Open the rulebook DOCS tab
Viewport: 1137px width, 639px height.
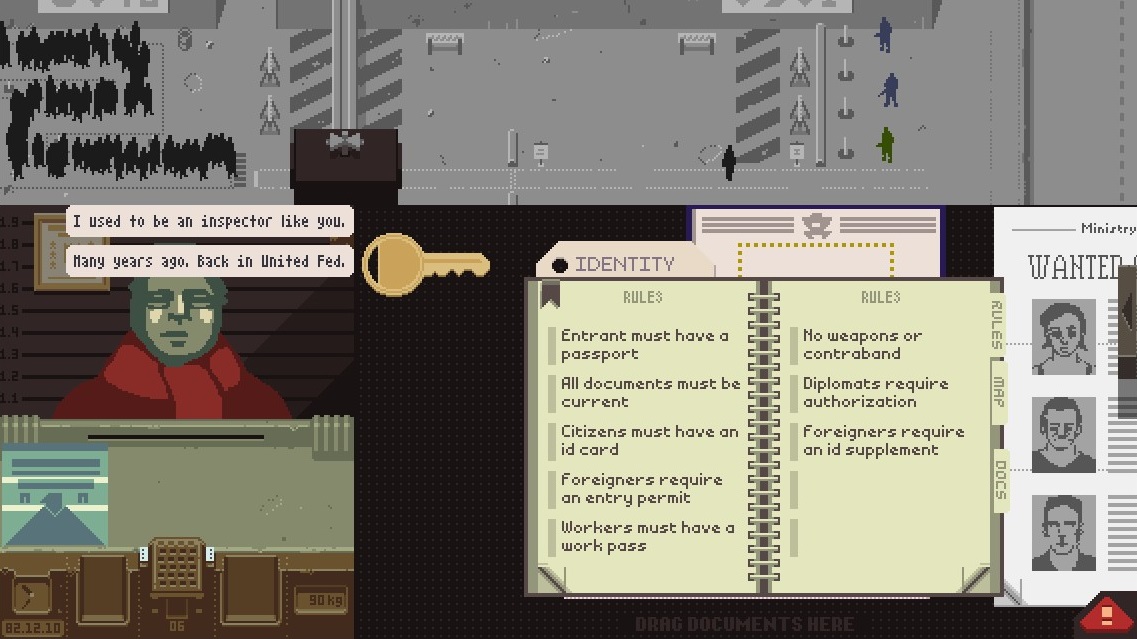[1000, 479]
